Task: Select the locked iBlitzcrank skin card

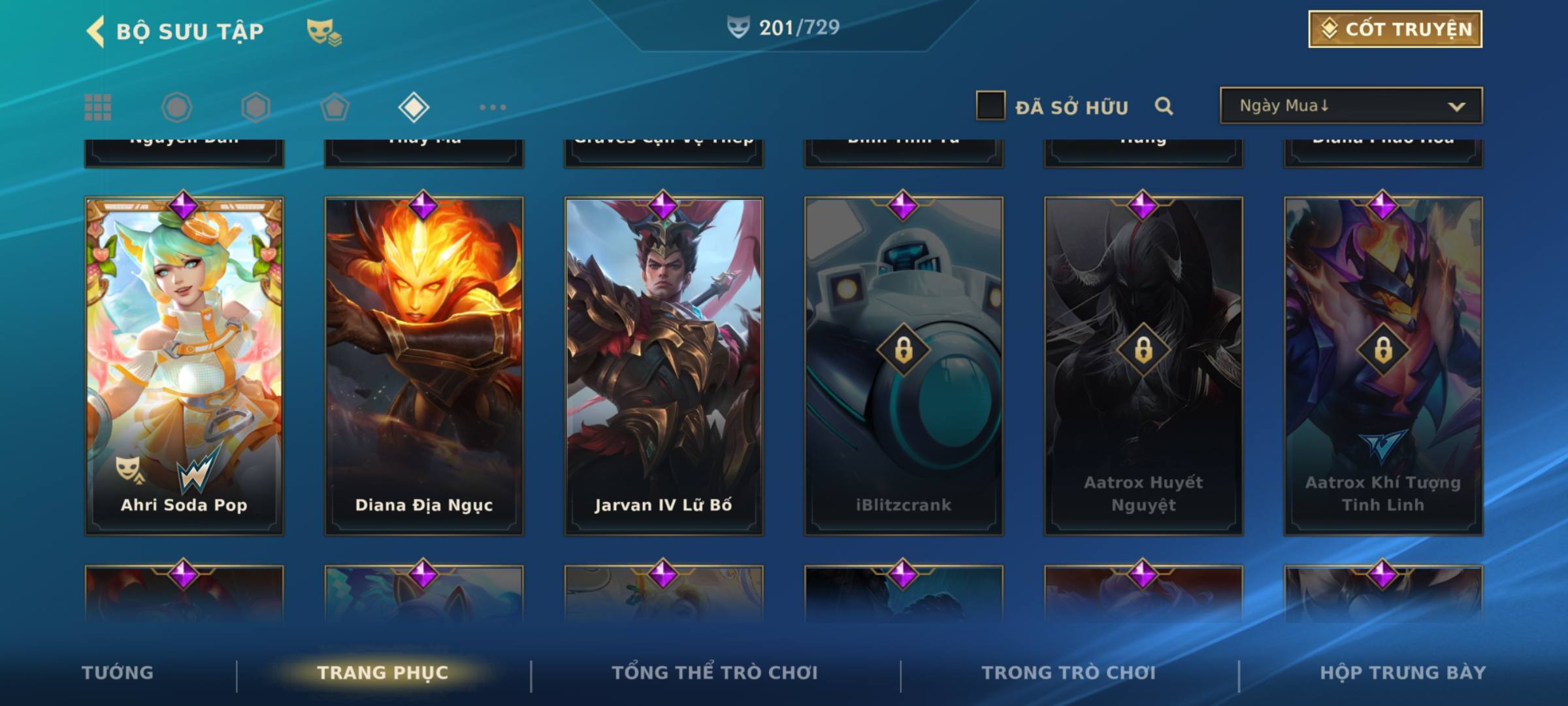Action: click(904, 366)
